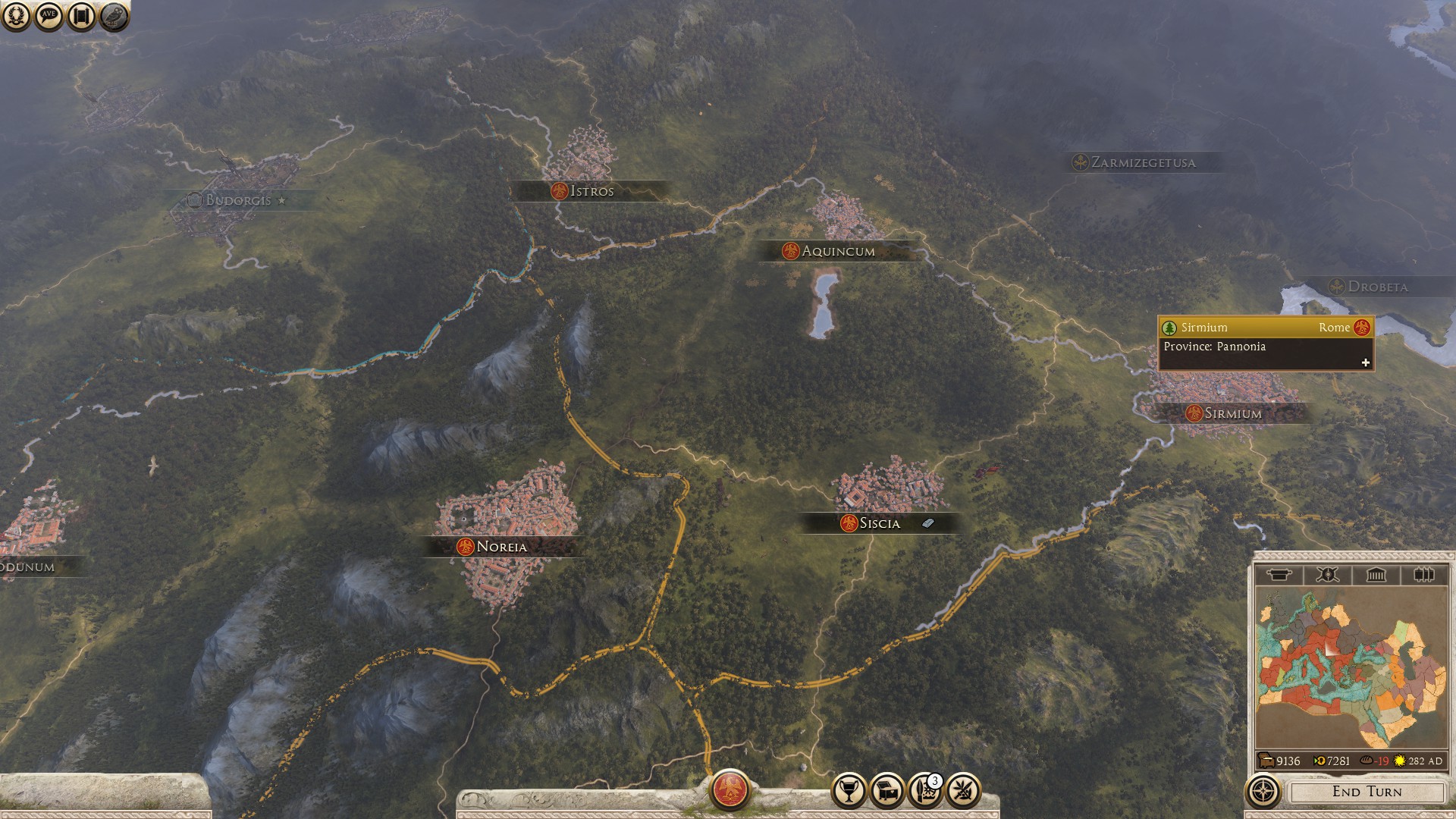
Task: Open the scroll-on-stand tab above minimap
Action: [x=1279, y=575]
